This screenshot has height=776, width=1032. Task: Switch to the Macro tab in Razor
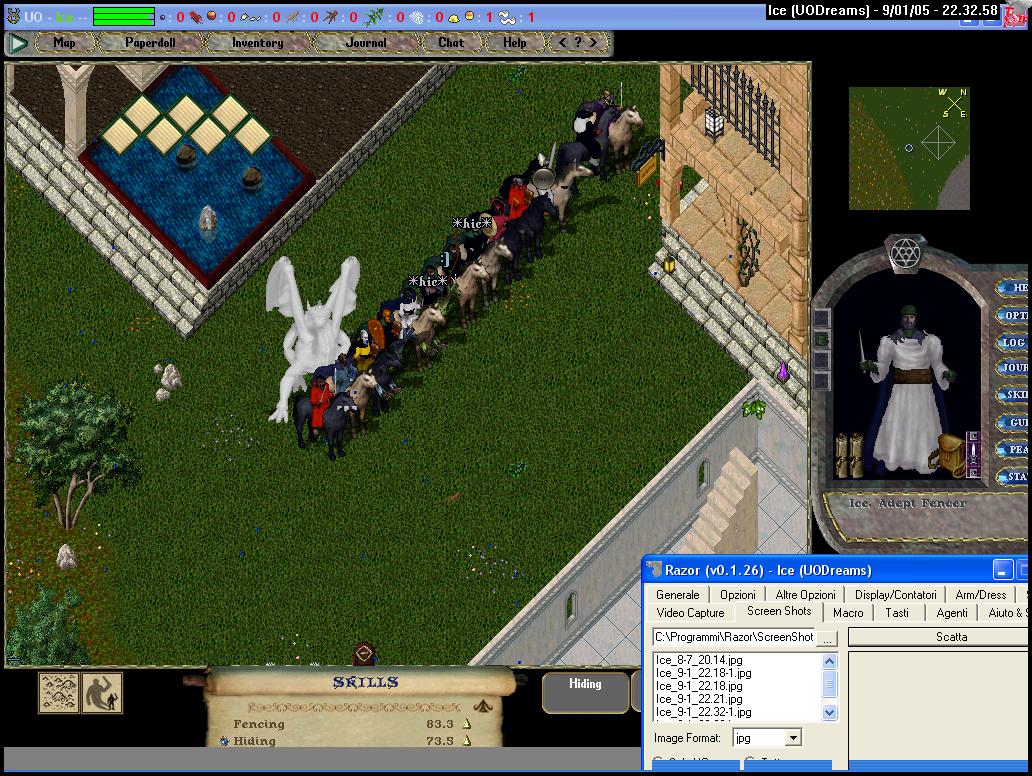848,612
